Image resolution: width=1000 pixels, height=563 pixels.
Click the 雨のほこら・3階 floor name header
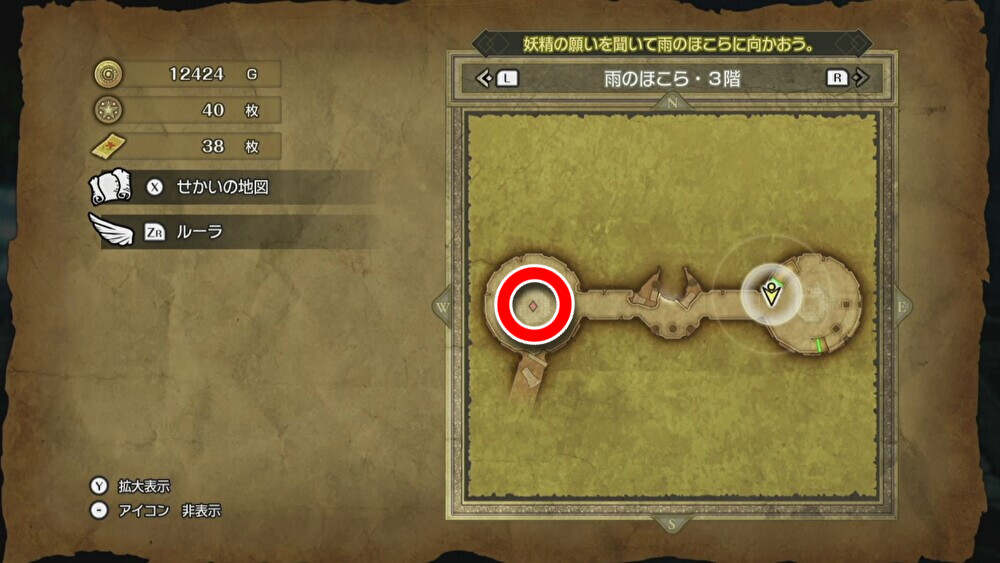[x=671, y=78]
